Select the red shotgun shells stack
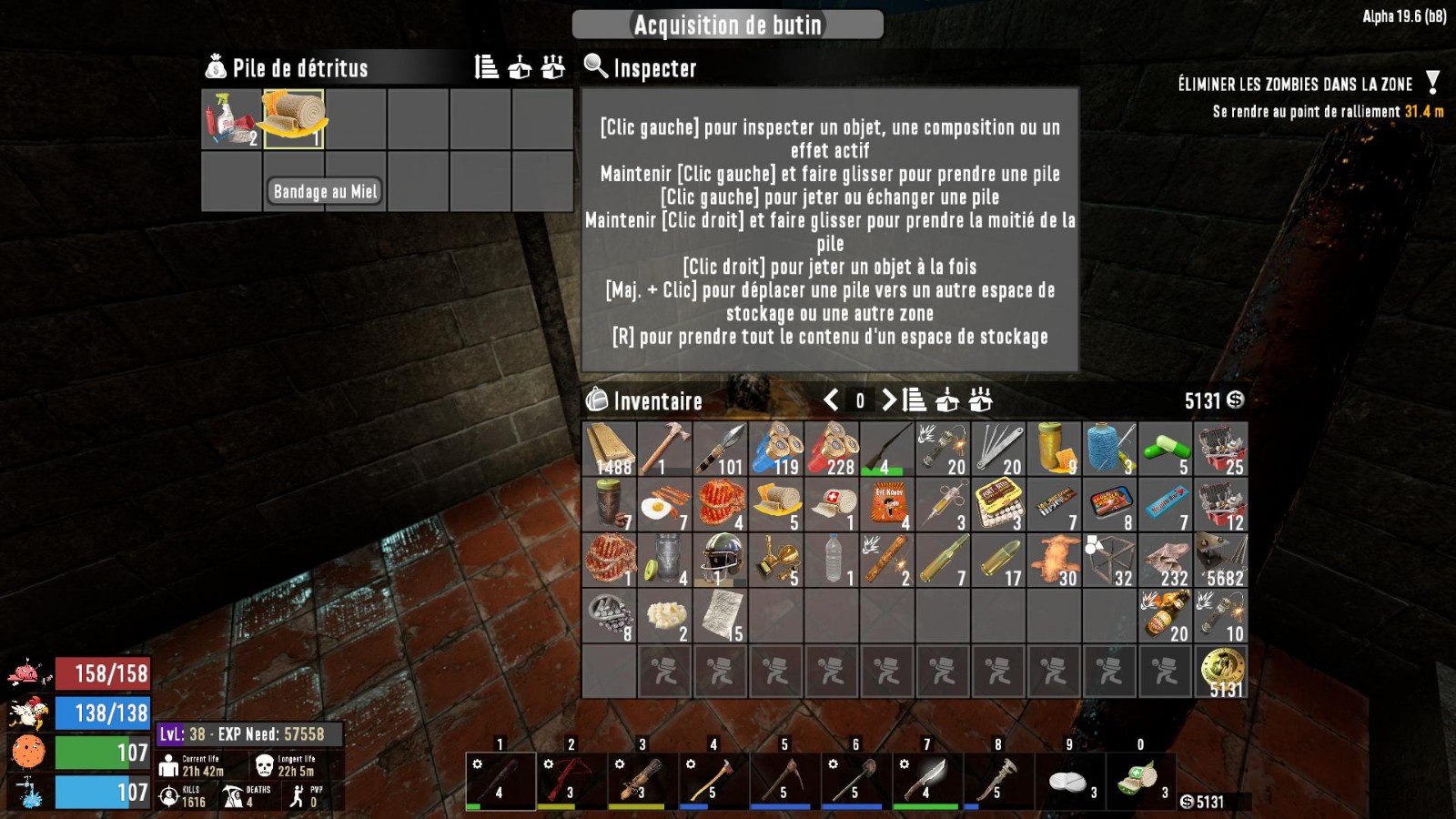 click(x=832, y=449)
